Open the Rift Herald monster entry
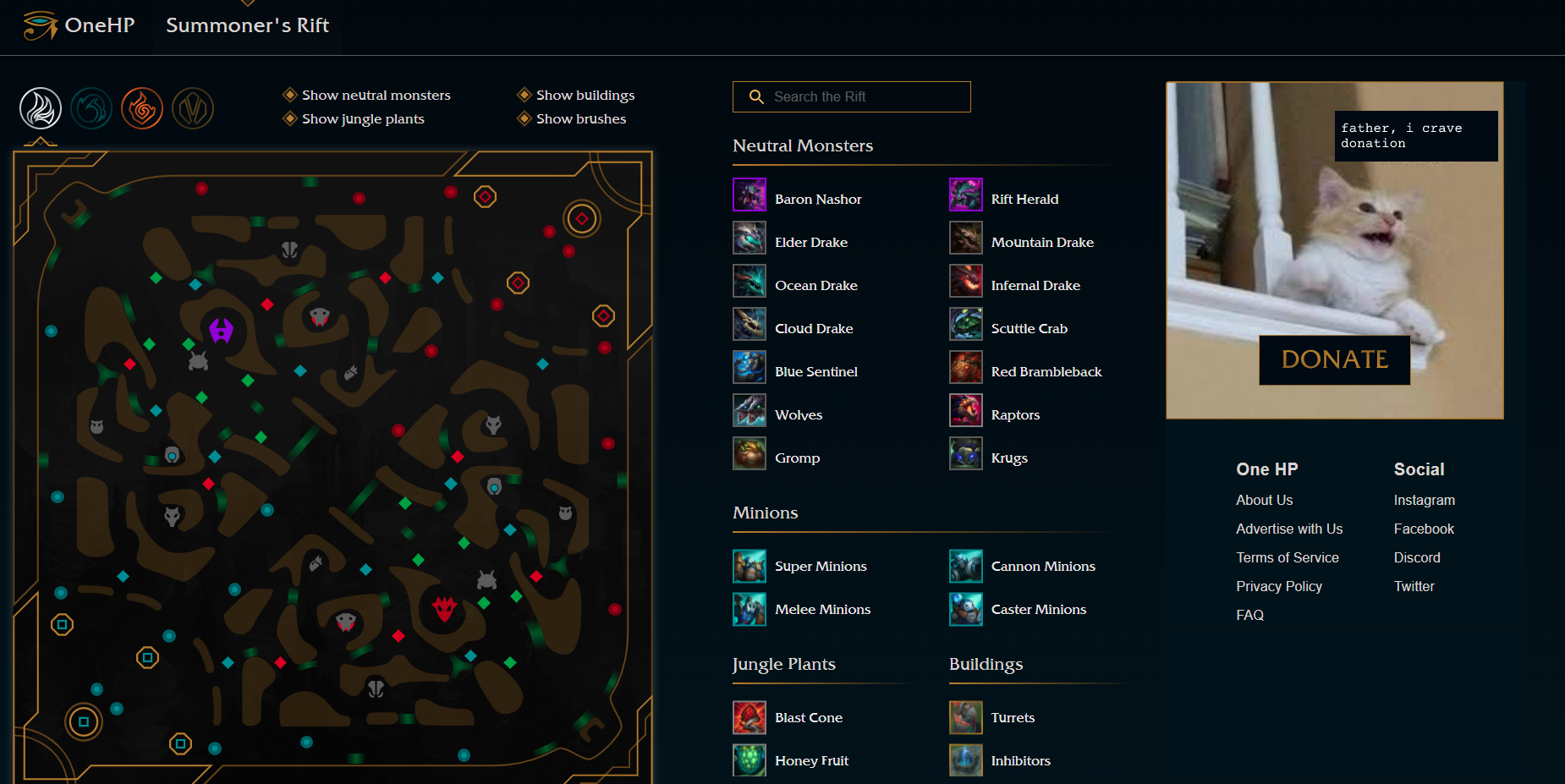Screen dimensions: 1565x784 coord(1024,198)
